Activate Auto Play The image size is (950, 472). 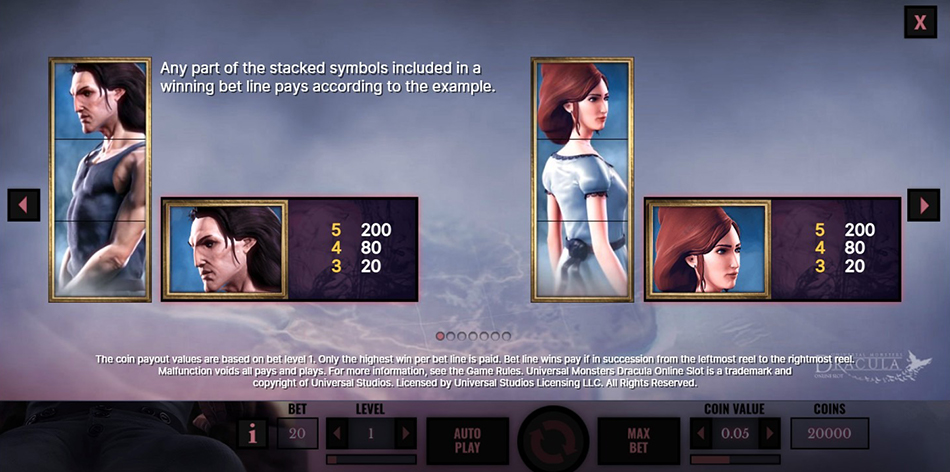click(x=468, y=440)
